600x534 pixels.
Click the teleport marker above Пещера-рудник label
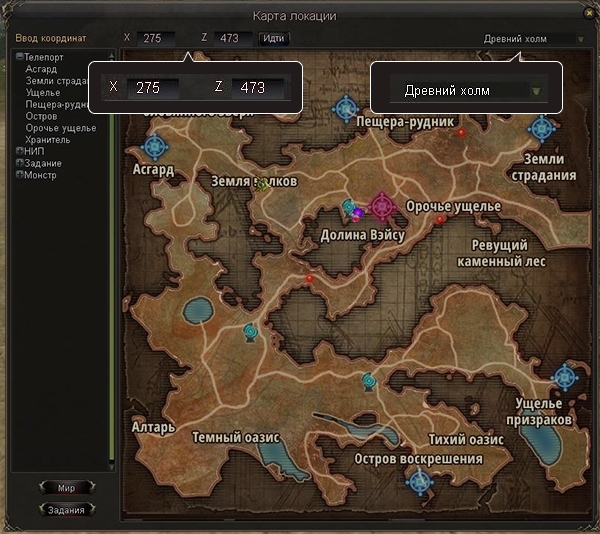[x=346, y=106]
